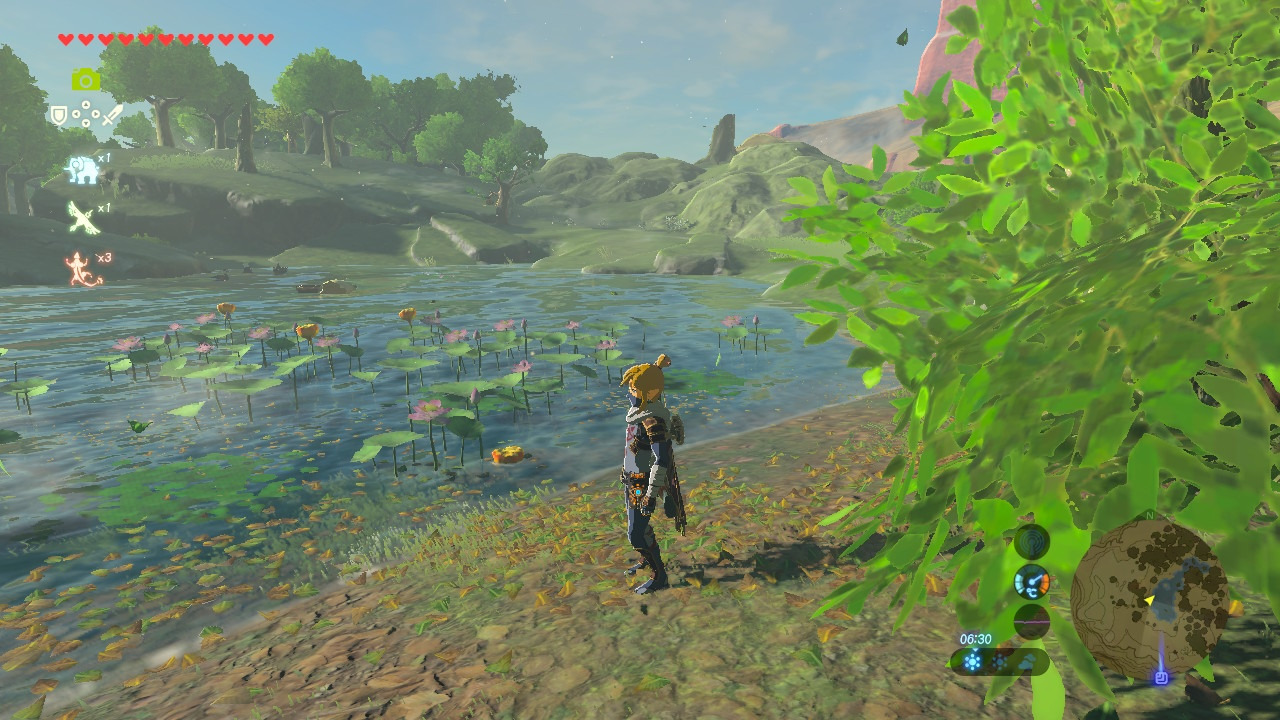The width and height of the screenshot is (1280, 720).
Task: Select the green Camera rune icon
Action: click(x=85, y=80)
